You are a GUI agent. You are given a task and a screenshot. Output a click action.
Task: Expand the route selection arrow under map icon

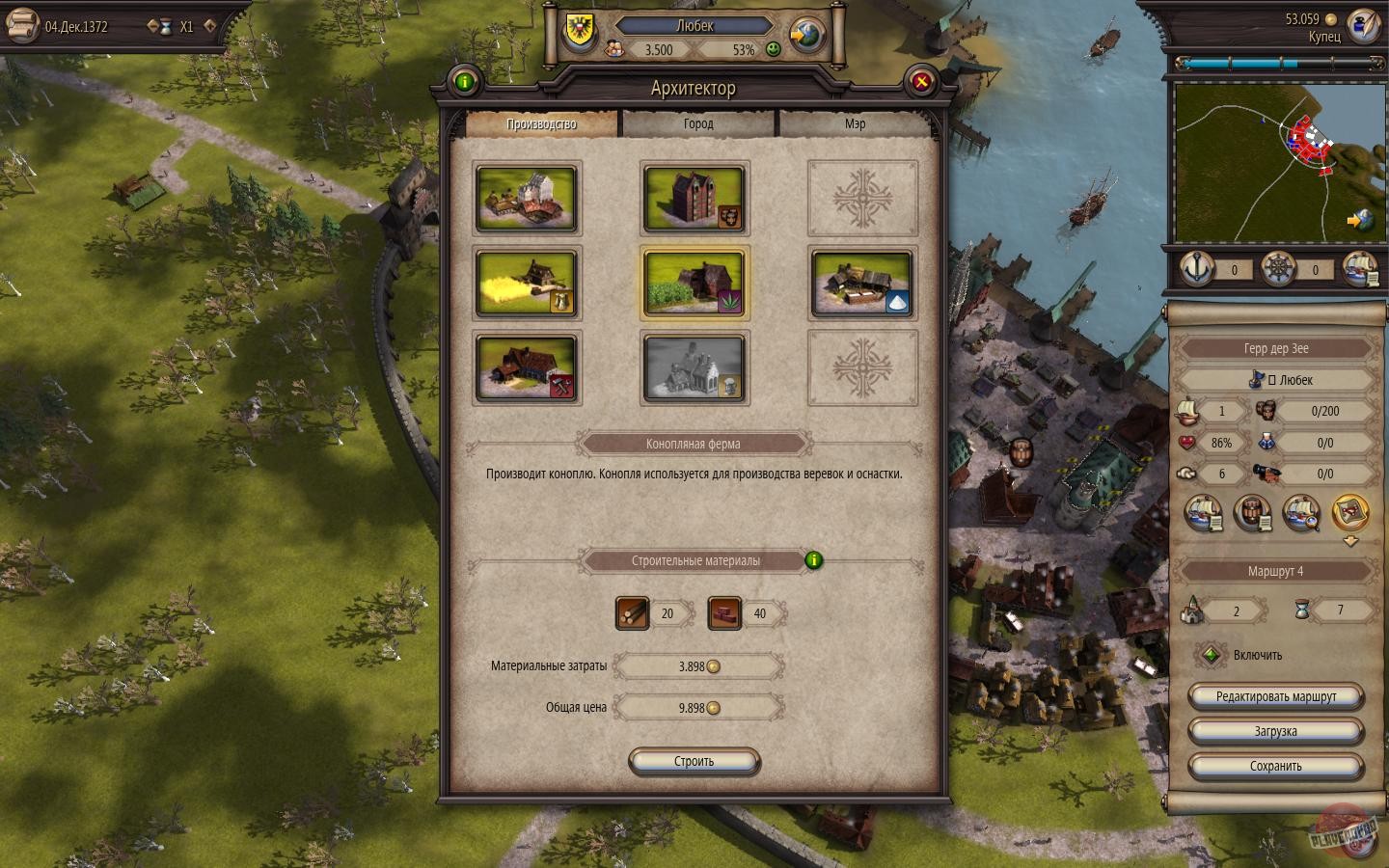point(1348,540)
